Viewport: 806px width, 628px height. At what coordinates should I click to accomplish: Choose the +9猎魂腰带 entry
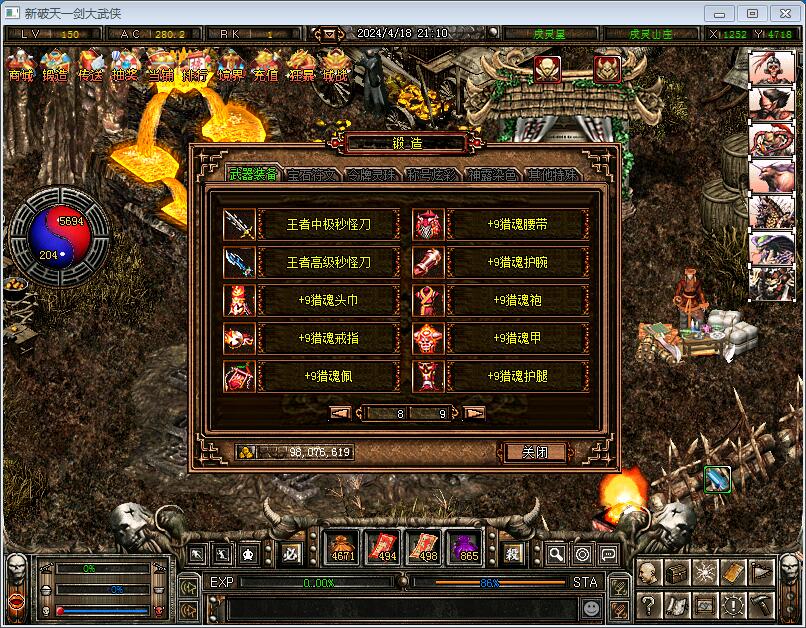click(517, 224)
